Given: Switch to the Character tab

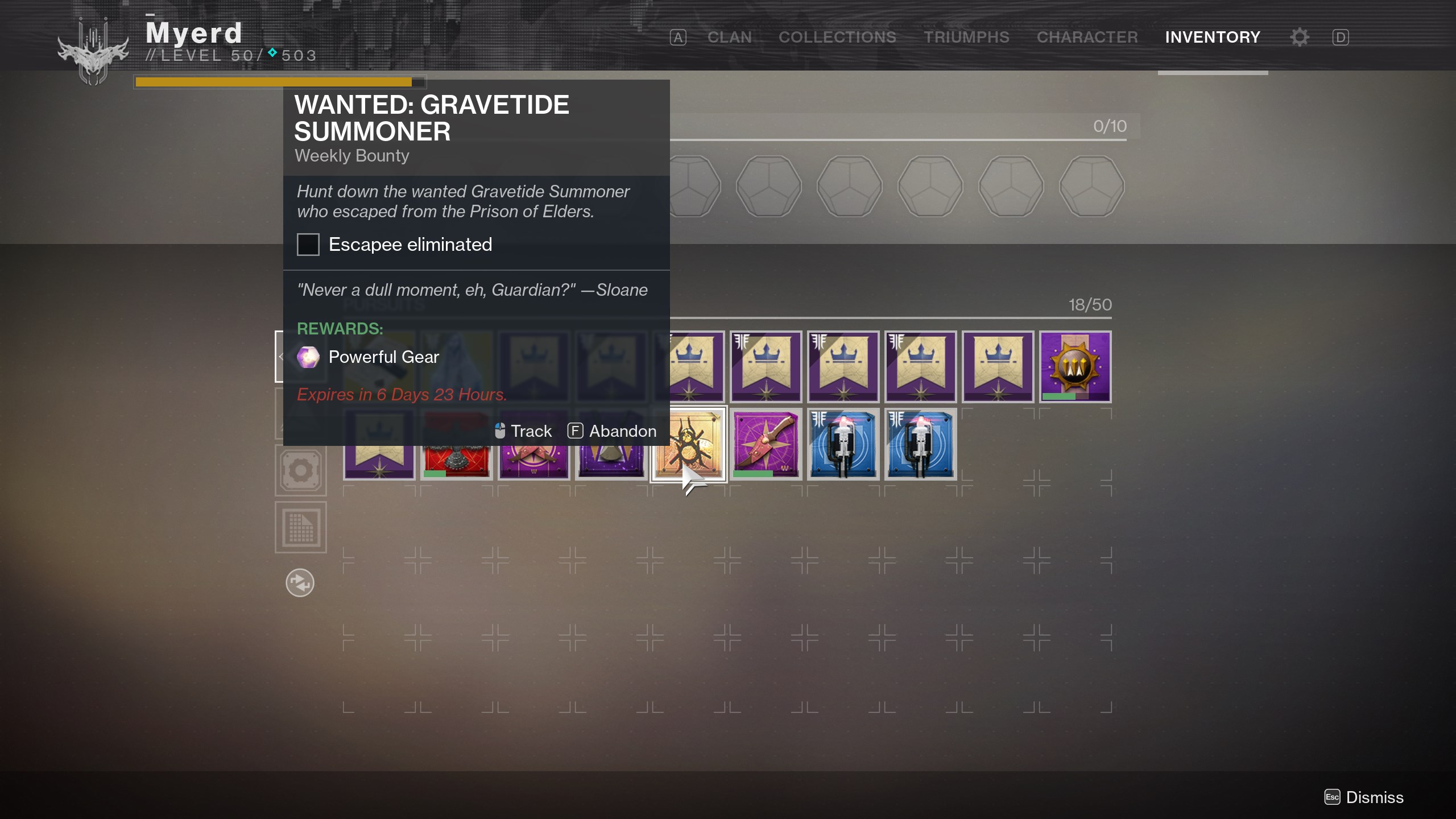Looking at the screenshot, I should 1087,38.
